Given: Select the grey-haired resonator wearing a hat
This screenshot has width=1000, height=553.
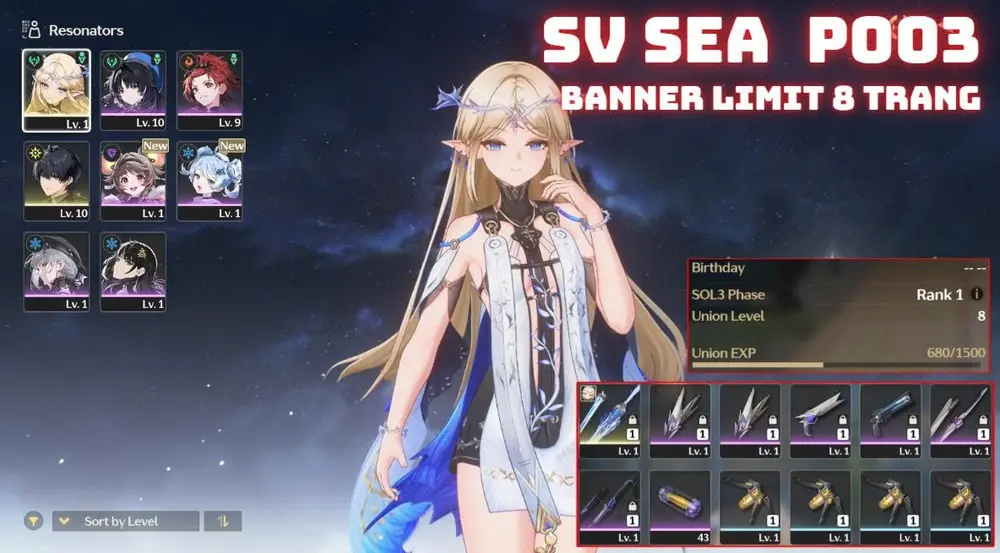Looking at the screenshot, I should 56,270.
